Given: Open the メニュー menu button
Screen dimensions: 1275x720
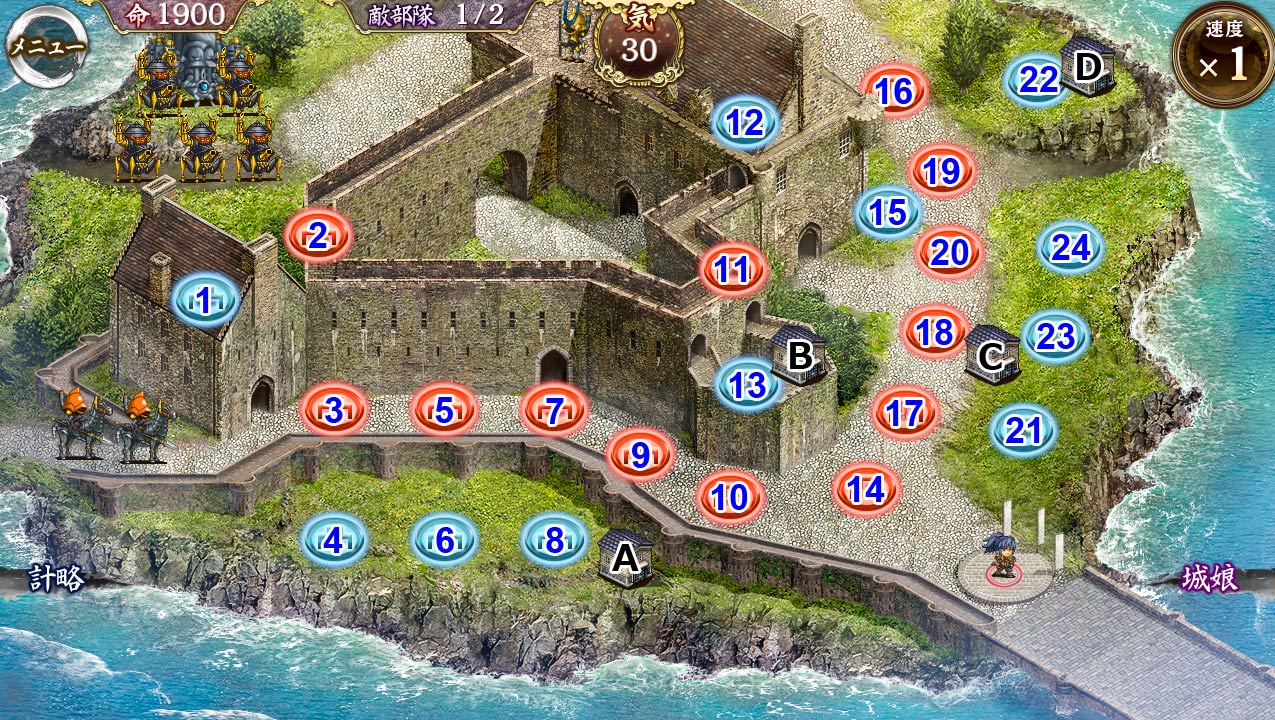Looking at the screenshot, I should coord(47,47).
